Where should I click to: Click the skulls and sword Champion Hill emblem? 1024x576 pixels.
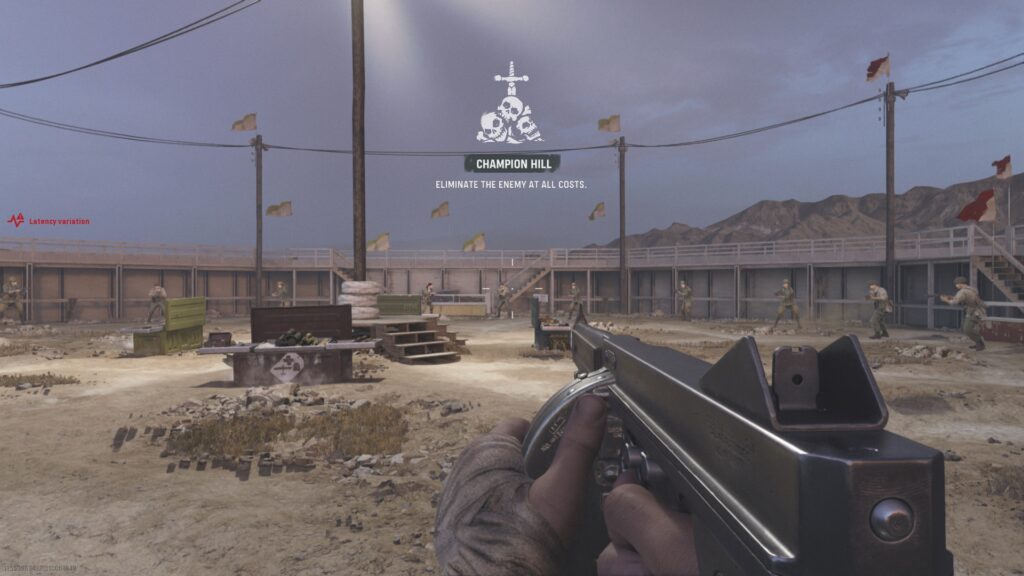click(x=510, y=106)
